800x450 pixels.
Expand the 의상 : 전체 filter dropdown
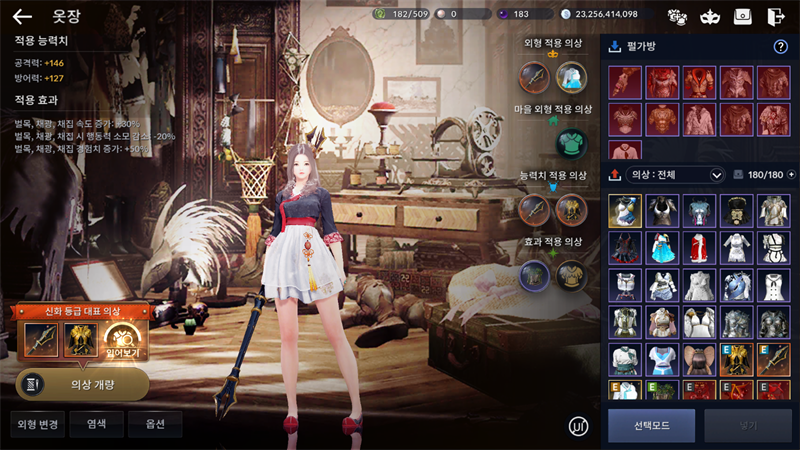click(716, 175)
